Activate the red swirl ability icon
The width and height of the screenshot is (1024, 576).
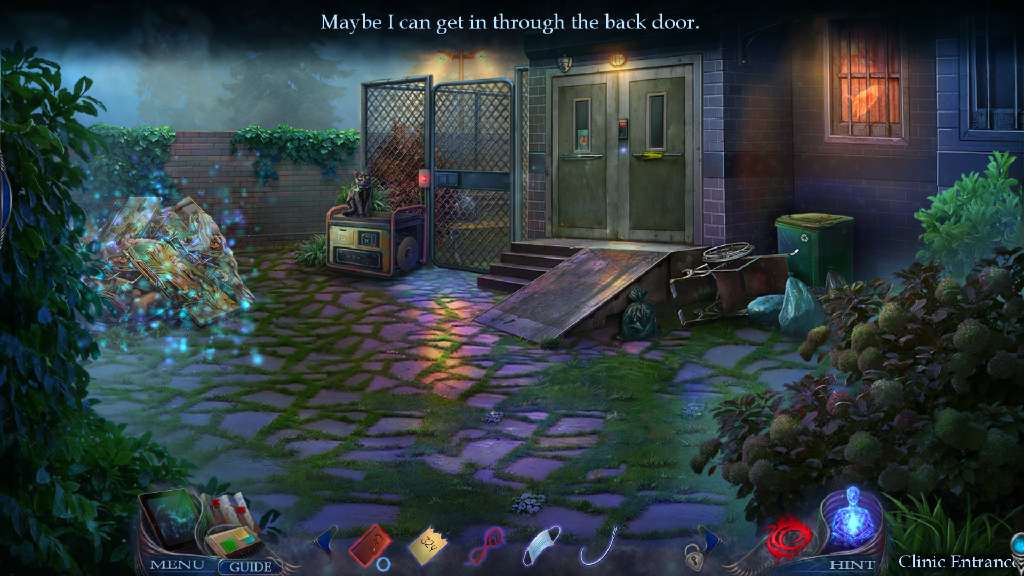tap(791, 540)
